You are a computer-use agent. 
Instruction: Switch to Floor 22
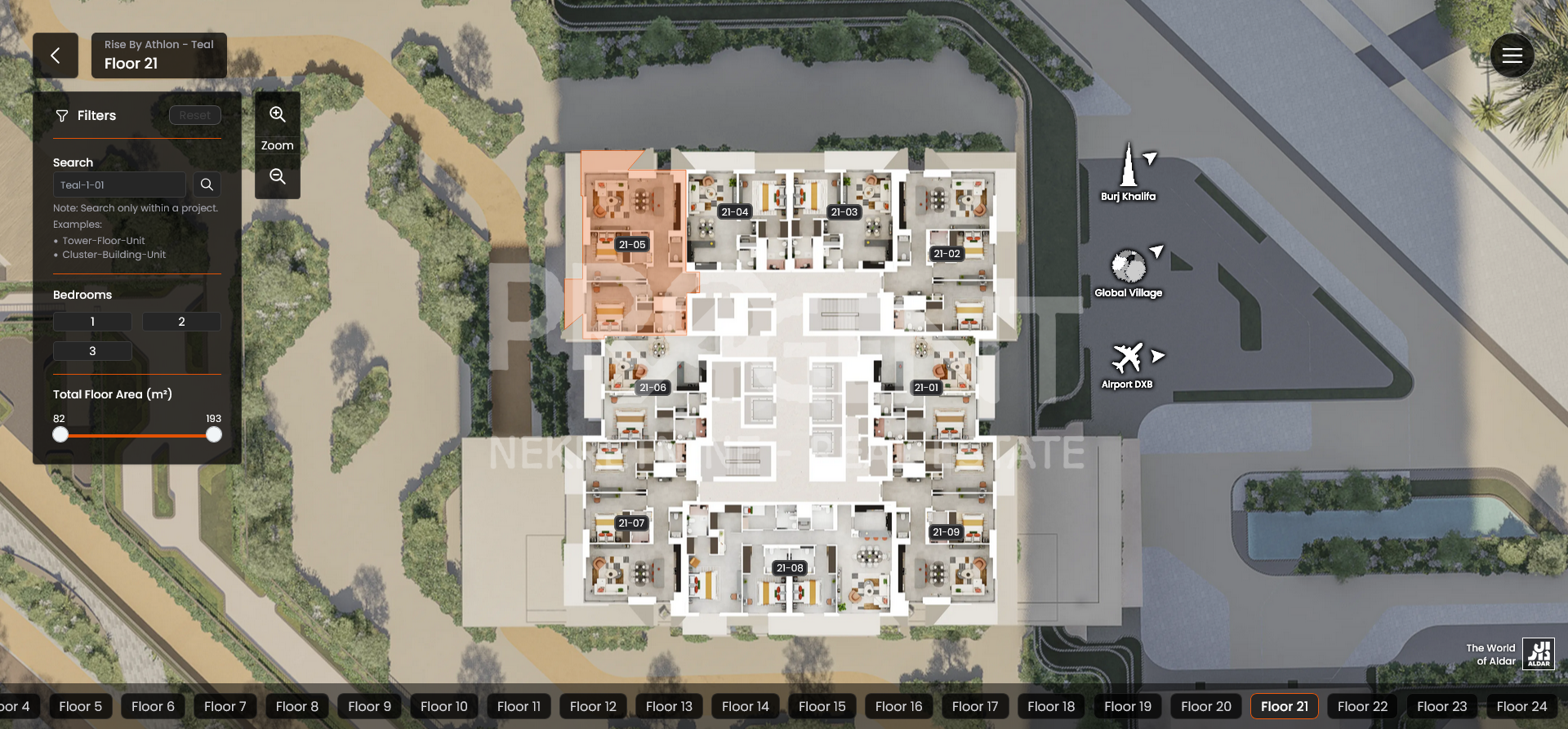(x=1362, y=706)
